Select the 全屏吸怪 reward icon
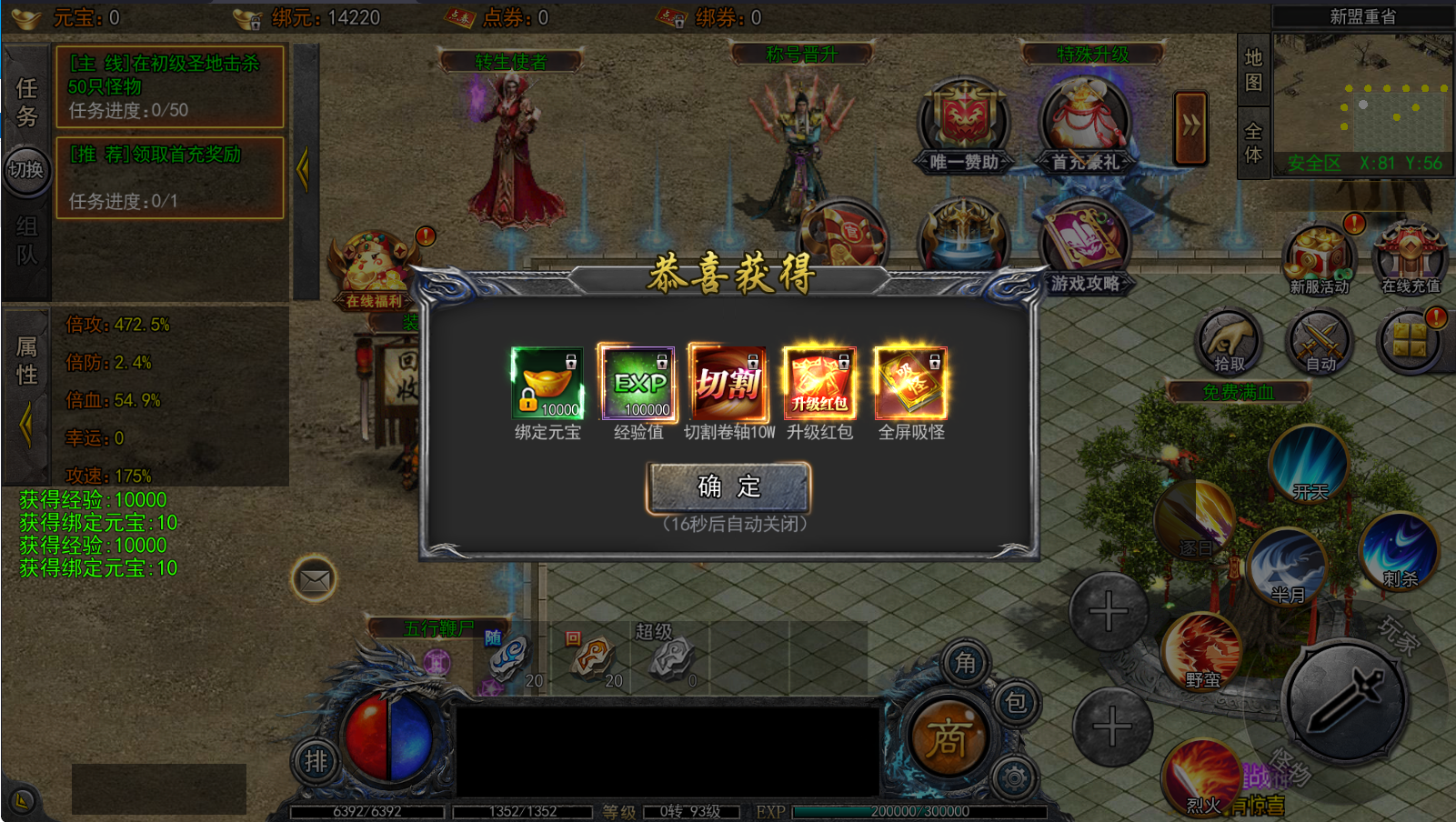Image resolution: width=1456 pixels, height=822 pixels. (910, 383)
